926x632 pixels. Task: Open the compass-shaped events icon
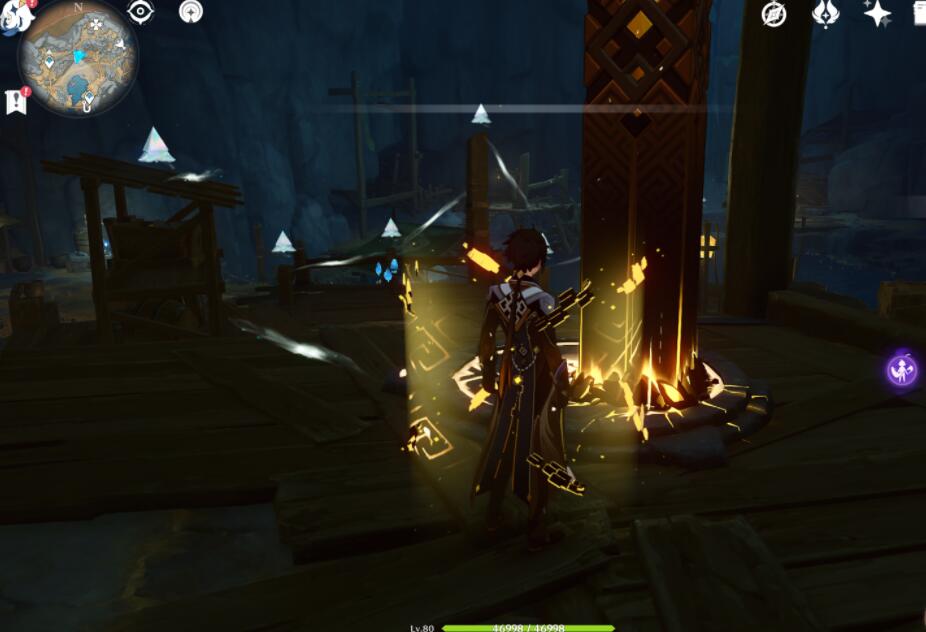click(773, 14)
